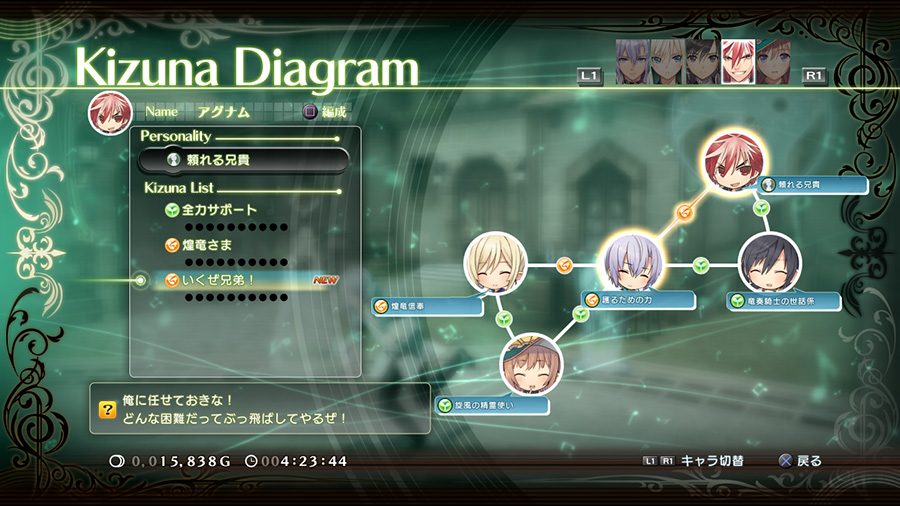Switch to the blonde character portrait tab

[667, 61]
